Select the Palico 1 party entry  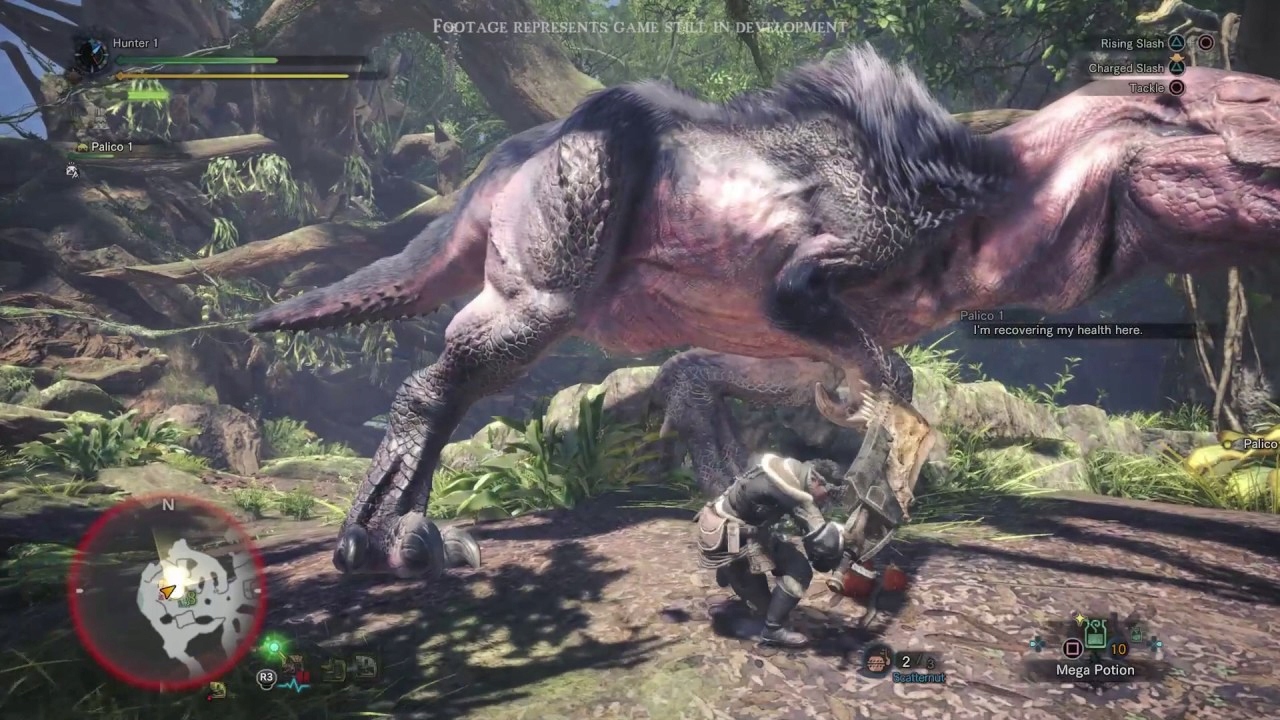click(112, 147)
